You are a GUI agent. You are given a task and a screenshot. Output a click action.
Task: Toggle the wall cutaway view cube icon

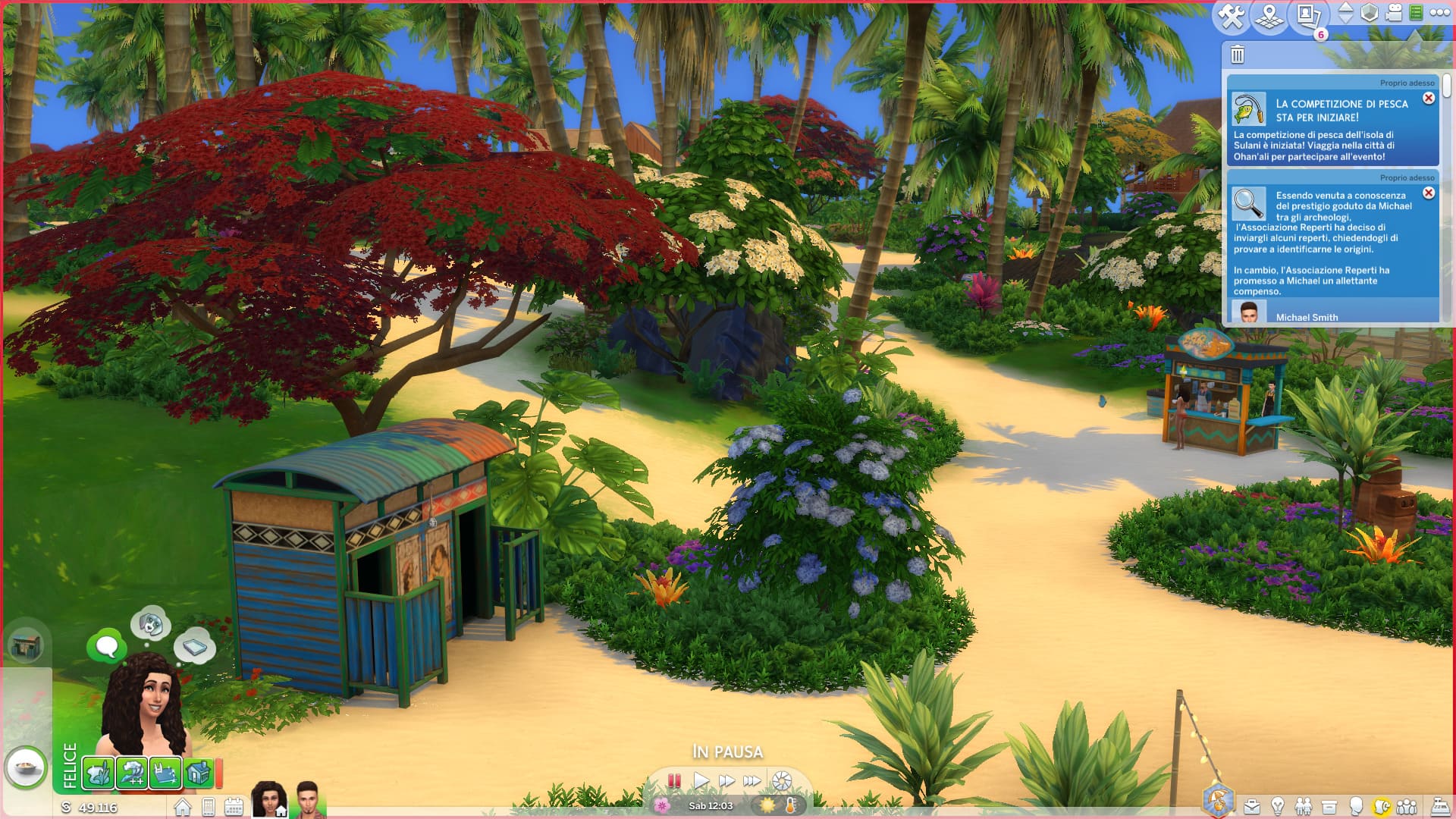click(1369, 13)
